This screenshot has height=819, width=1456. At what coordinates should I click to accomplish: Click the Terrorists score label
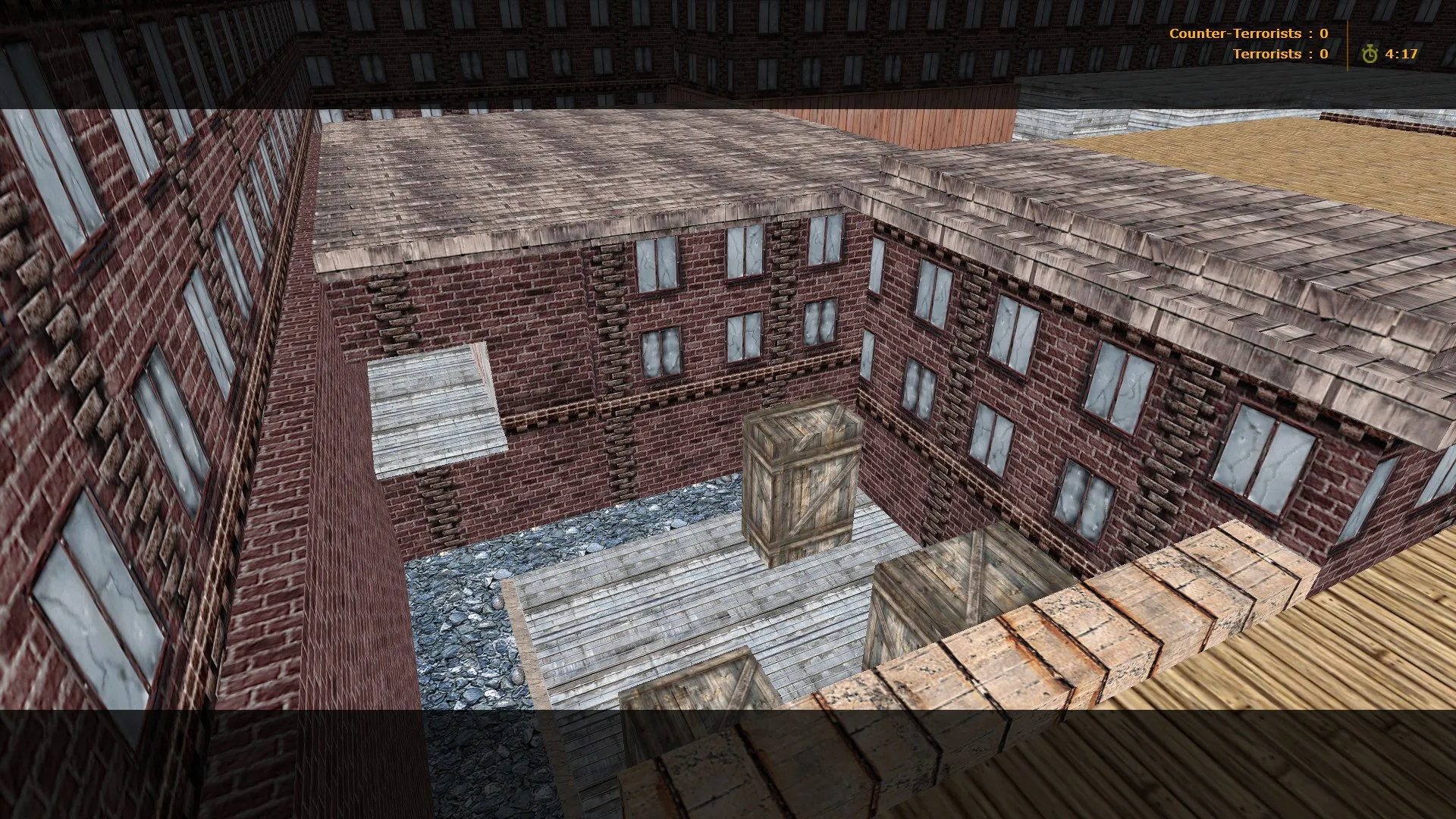[1267, 54]
